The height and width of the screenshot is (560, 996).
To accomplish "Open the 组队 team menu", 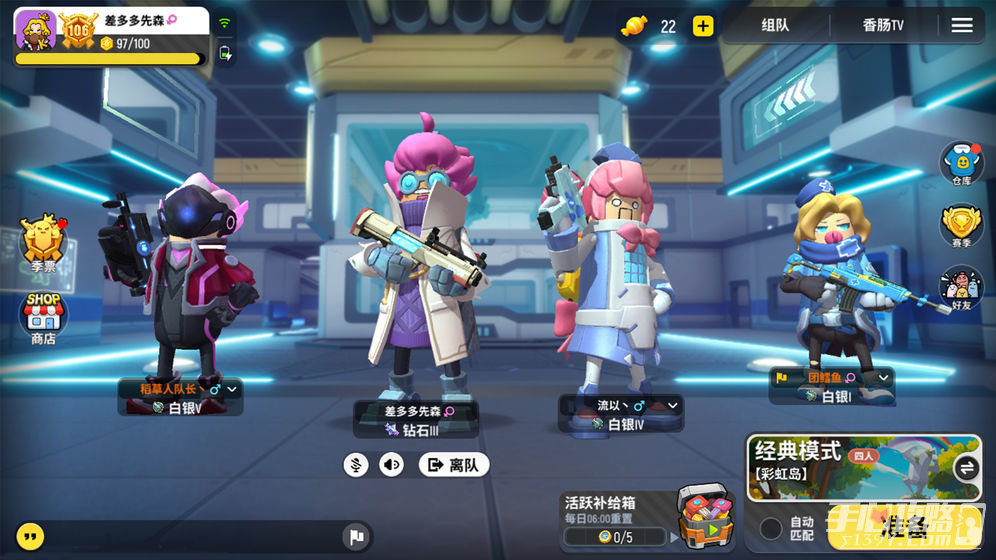I will (775, 26).
